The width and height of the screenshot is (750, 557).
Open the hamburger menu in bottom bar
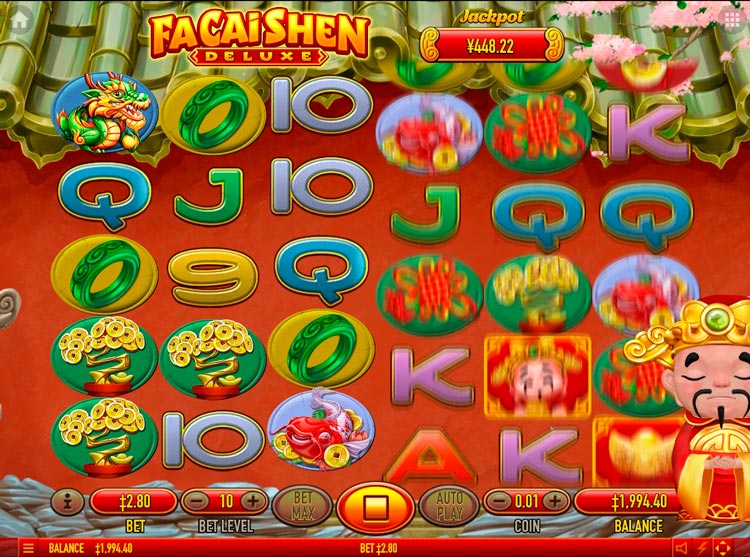[27, 548]
